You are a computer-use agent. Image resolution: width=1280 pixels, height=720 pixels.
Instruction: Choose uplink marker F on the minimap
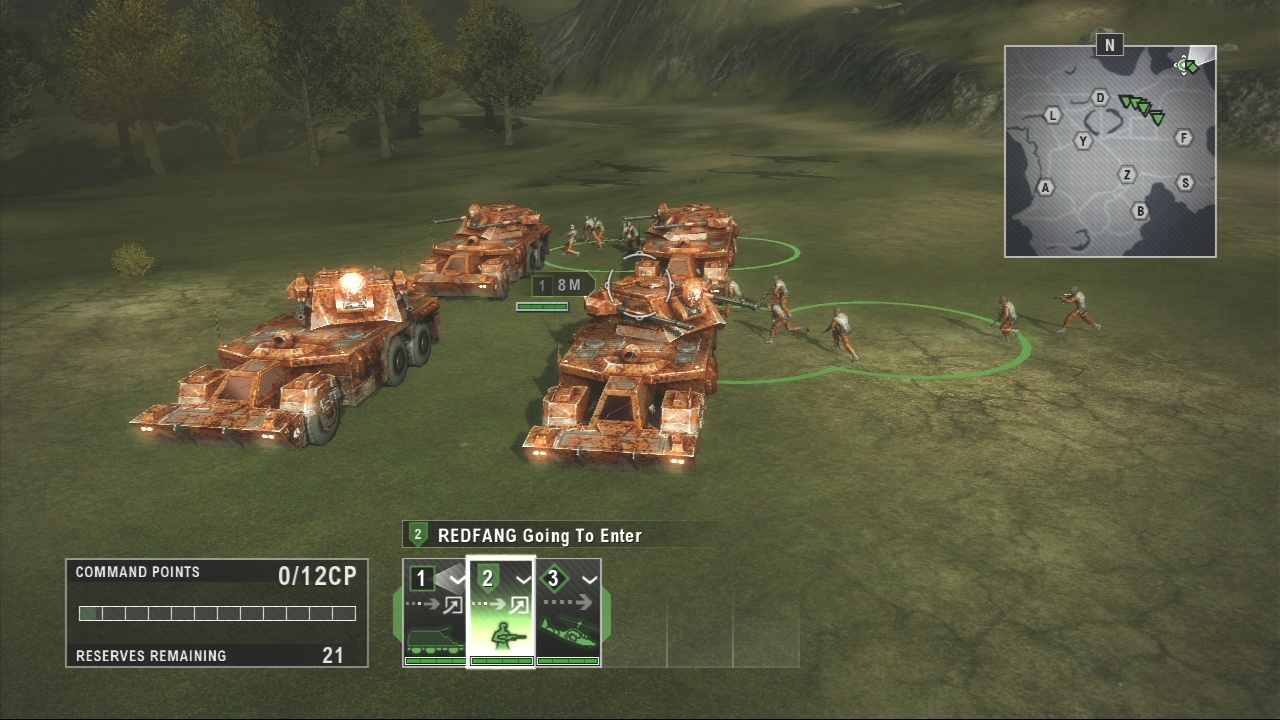(x=1184, y=137)
